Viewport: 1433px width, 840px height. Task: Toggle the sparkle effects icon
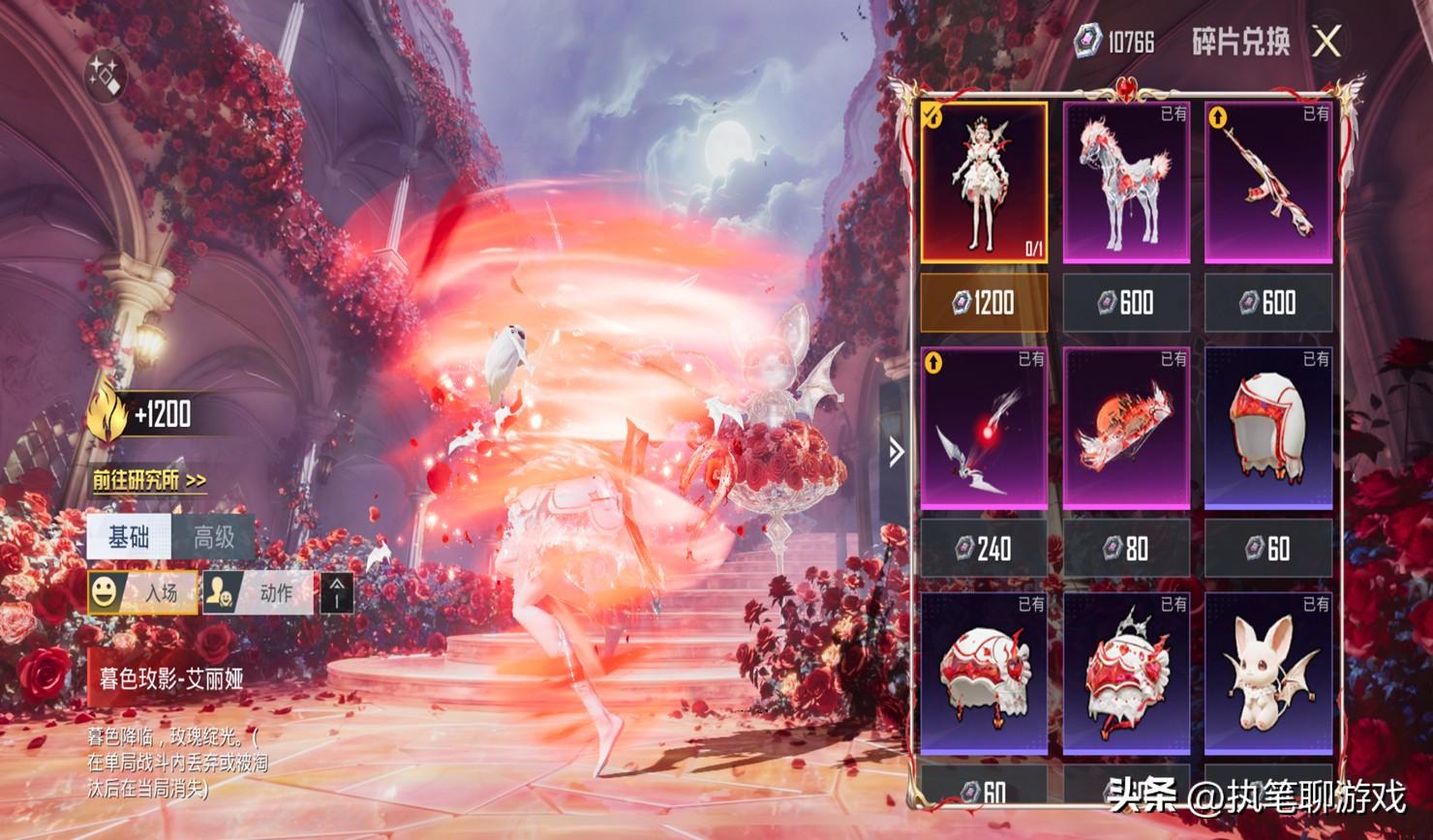(105, 75)
